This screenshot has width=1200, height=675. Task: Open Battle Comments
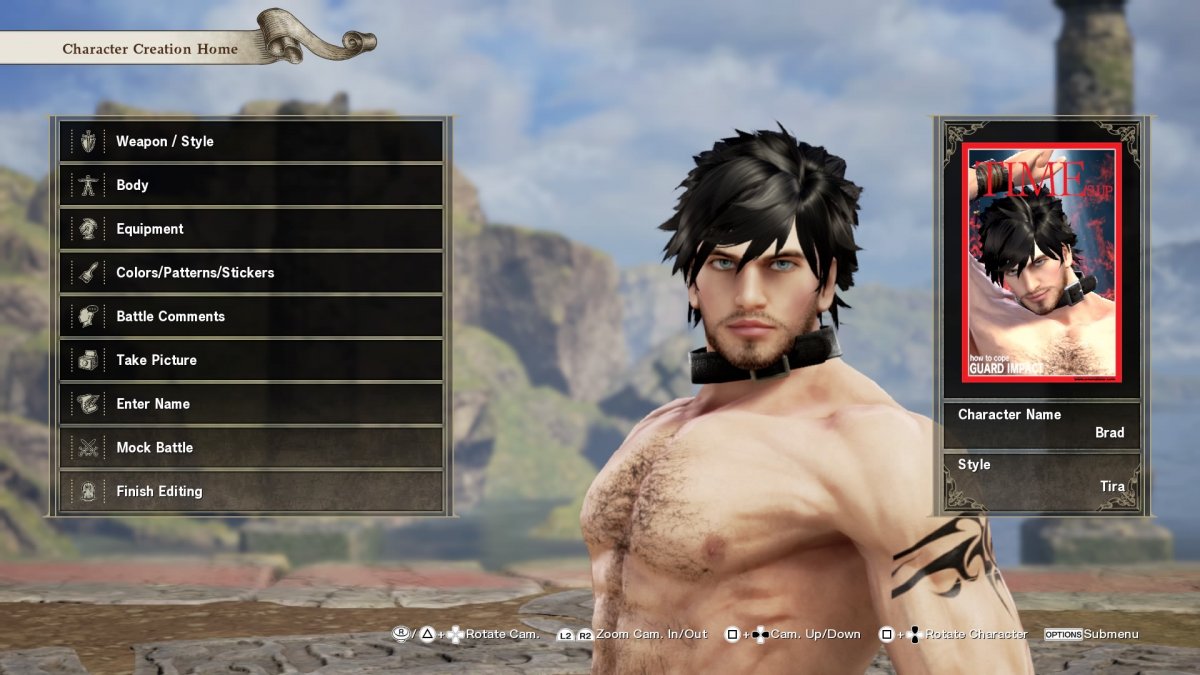[250, 316]
